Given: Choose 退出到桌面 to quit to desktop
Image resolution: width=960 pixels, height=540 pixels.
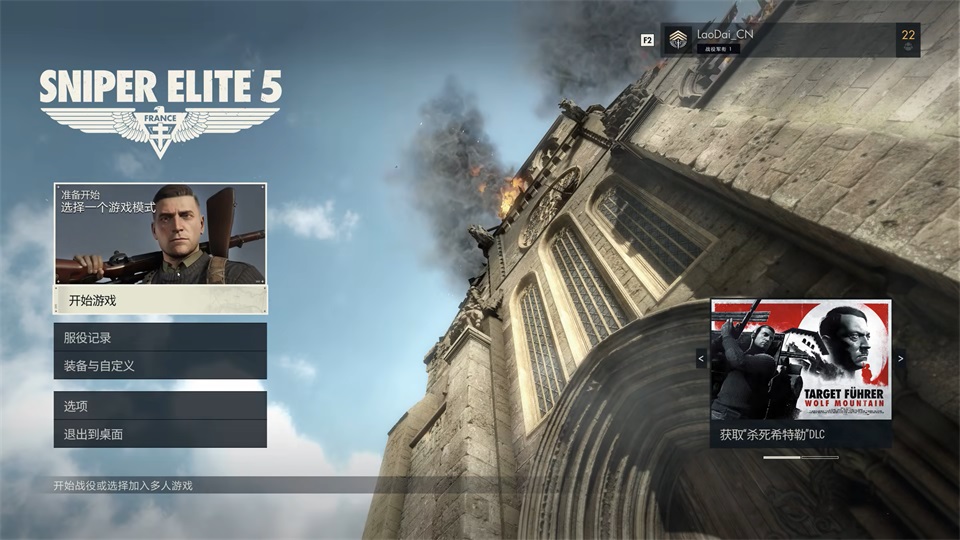Looking at the screenshot, I should click(x=160, y=434).
